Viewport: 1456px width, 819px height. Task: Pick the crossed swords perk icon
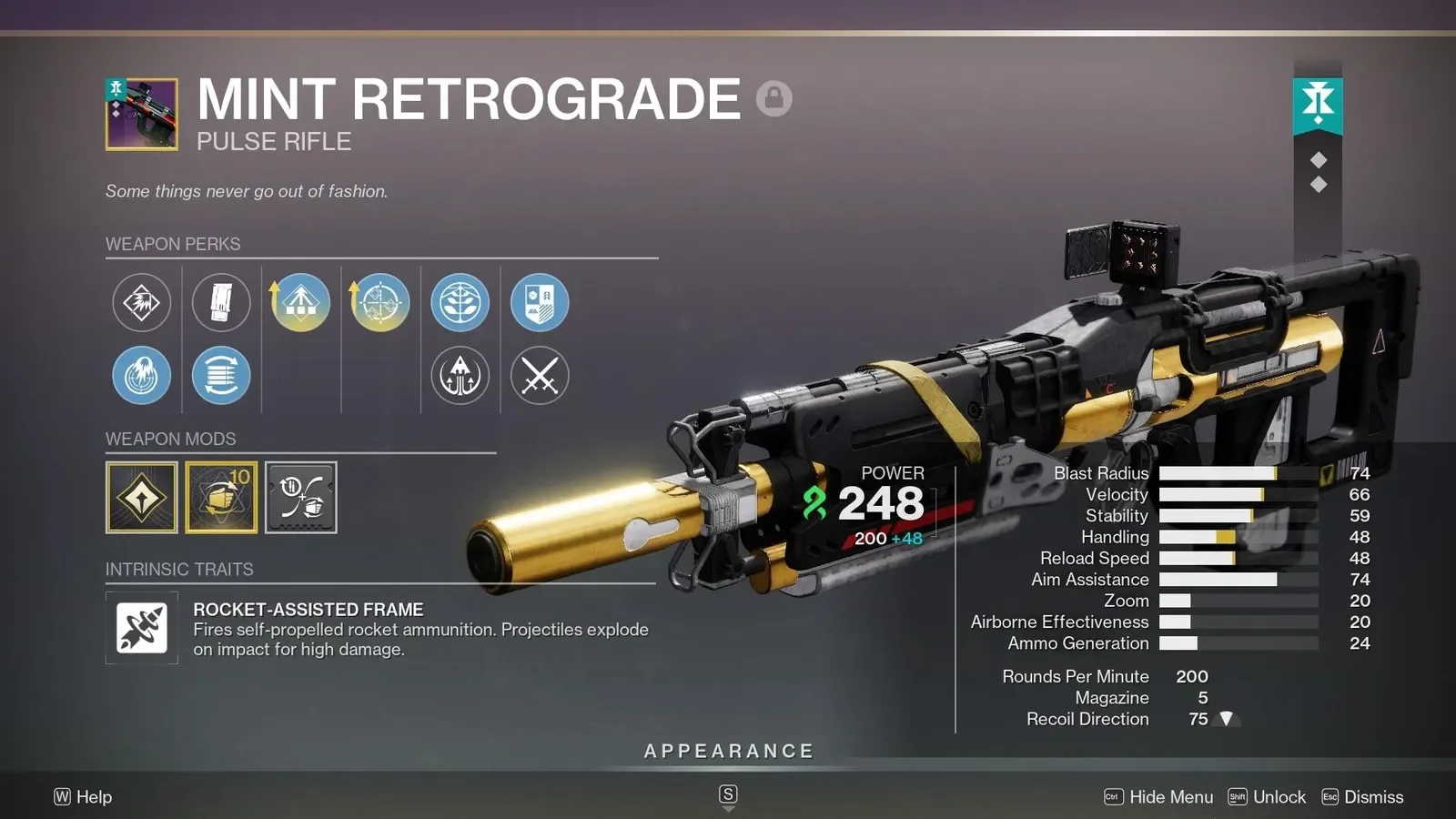[540, 375]
